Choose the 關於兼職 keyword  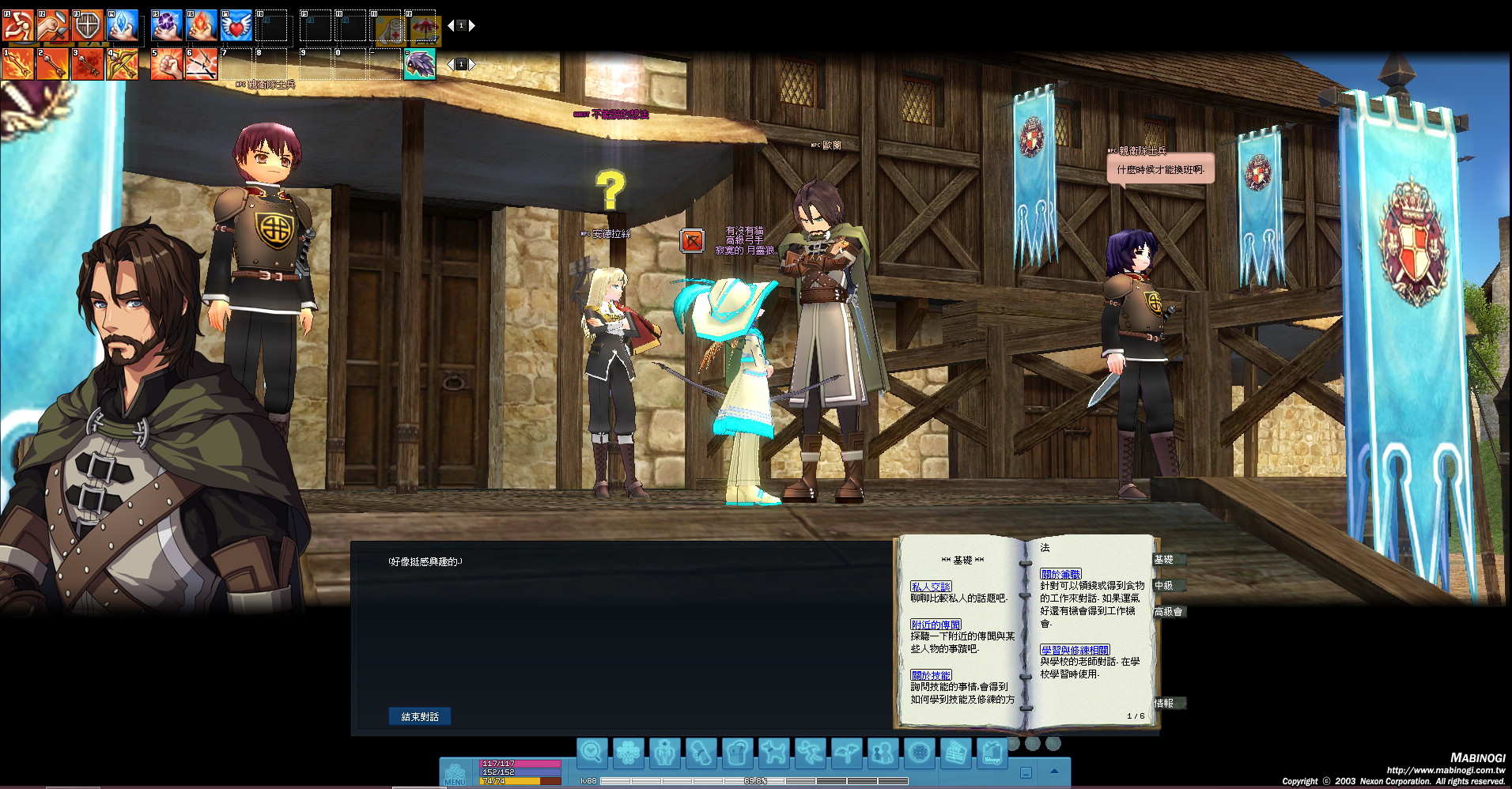tap(1060, 574)
